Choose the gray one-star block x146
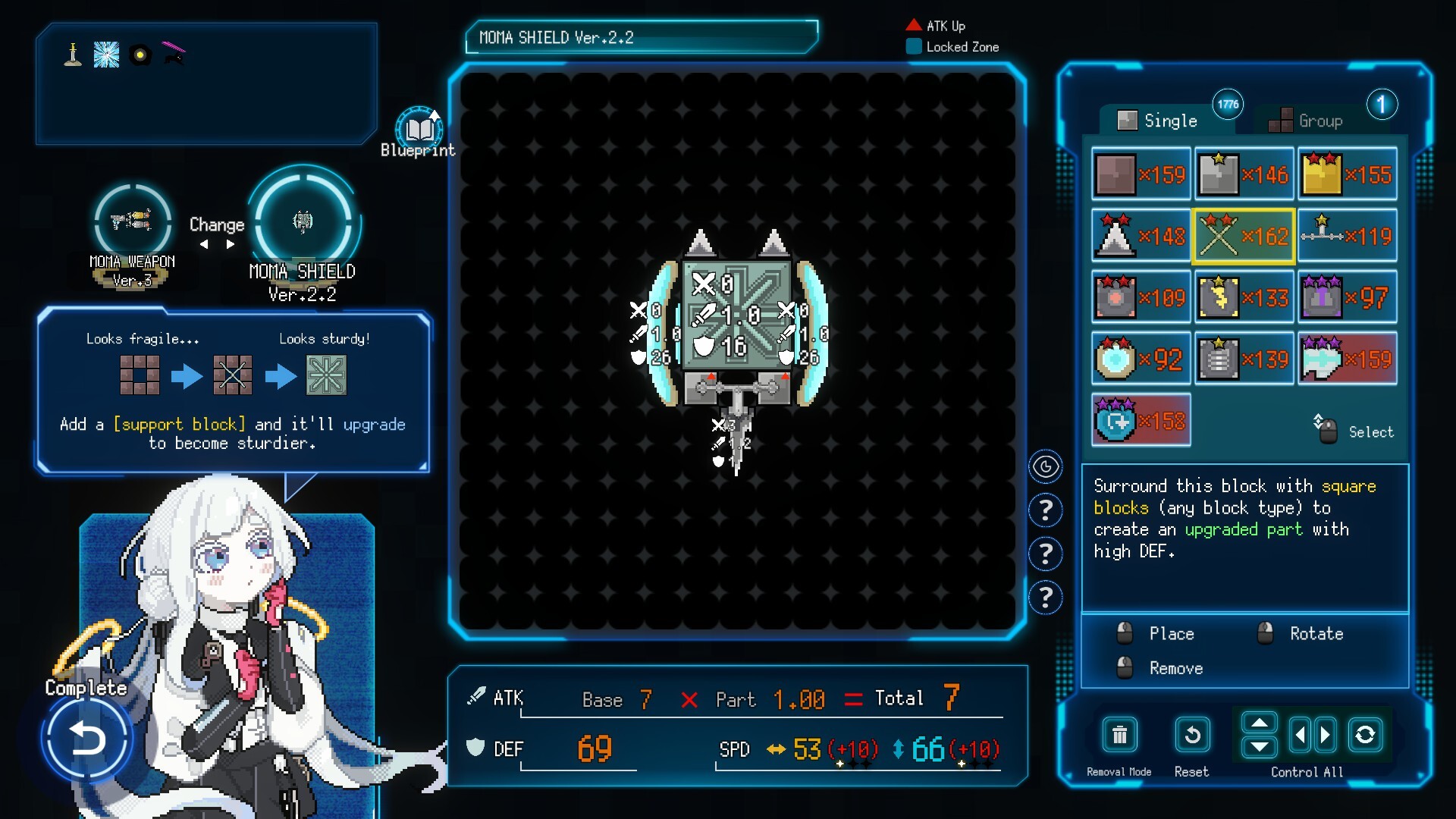This screenshot has width=1456, height=819. (1244, 175)
